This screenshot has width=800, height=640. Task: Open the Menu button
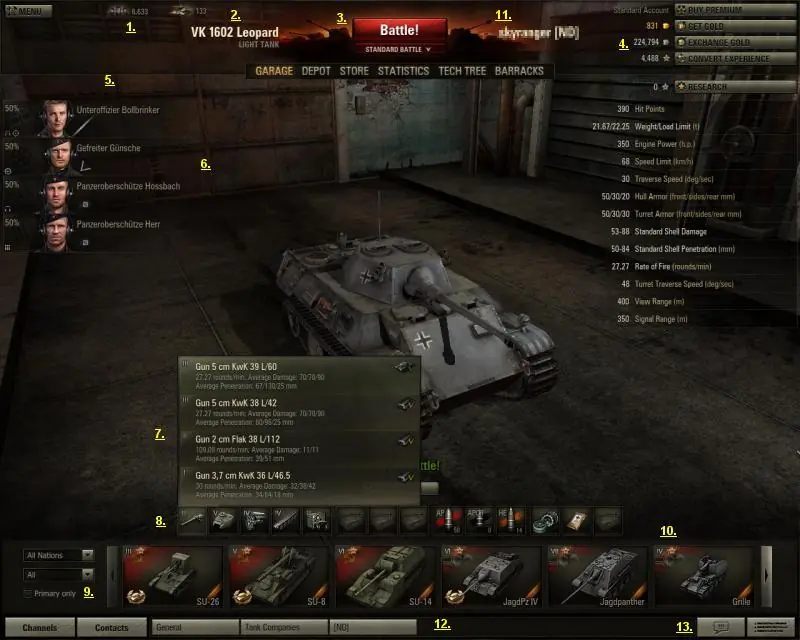(x=23, y=11)
